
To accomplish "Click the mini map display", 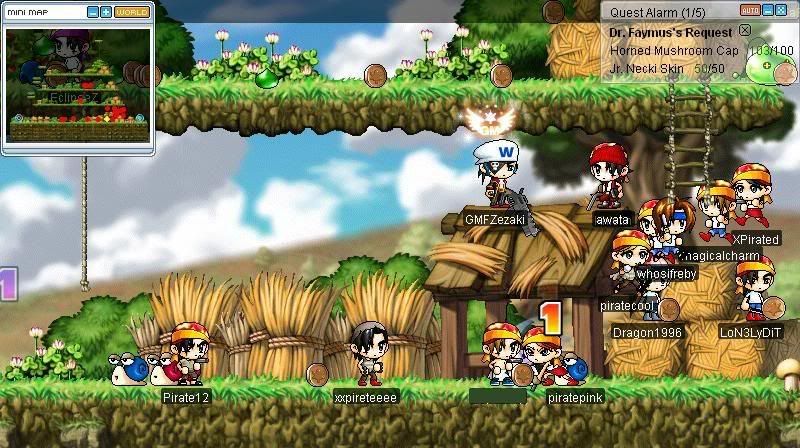I will pyautogui.click(x=78, y=85).
